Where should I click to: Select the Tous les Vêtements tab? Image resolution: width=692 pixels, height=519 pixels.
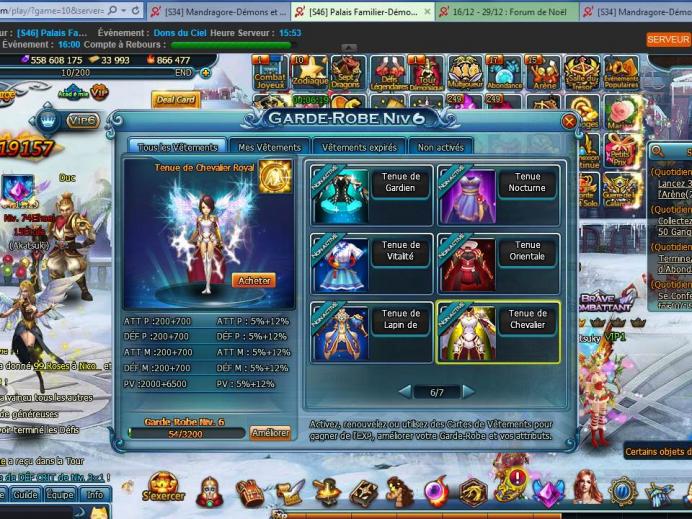[174, 147]
